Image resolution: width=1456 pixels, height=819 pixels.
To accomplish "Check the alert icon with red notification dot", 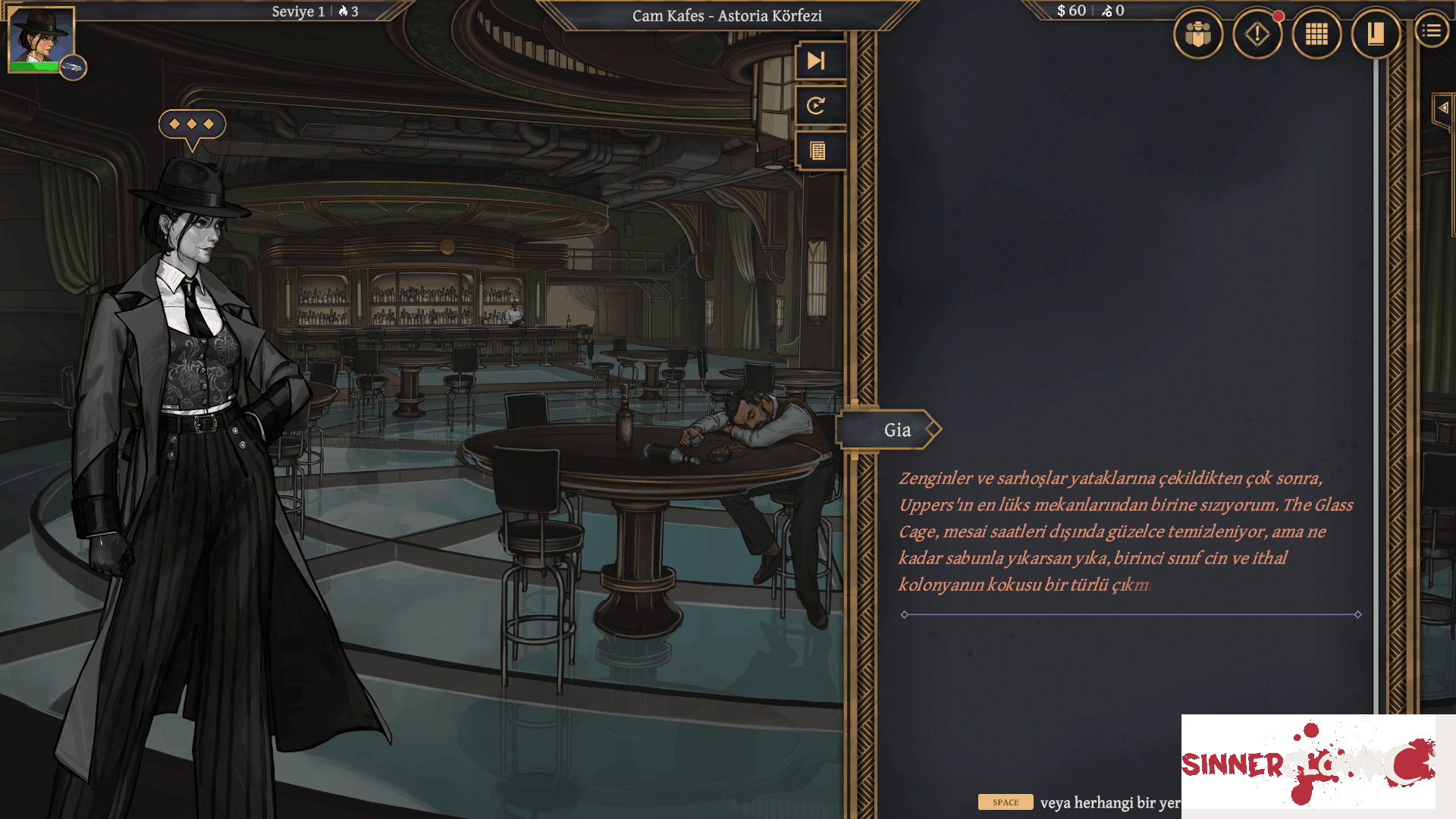I will pos(1257,33).
